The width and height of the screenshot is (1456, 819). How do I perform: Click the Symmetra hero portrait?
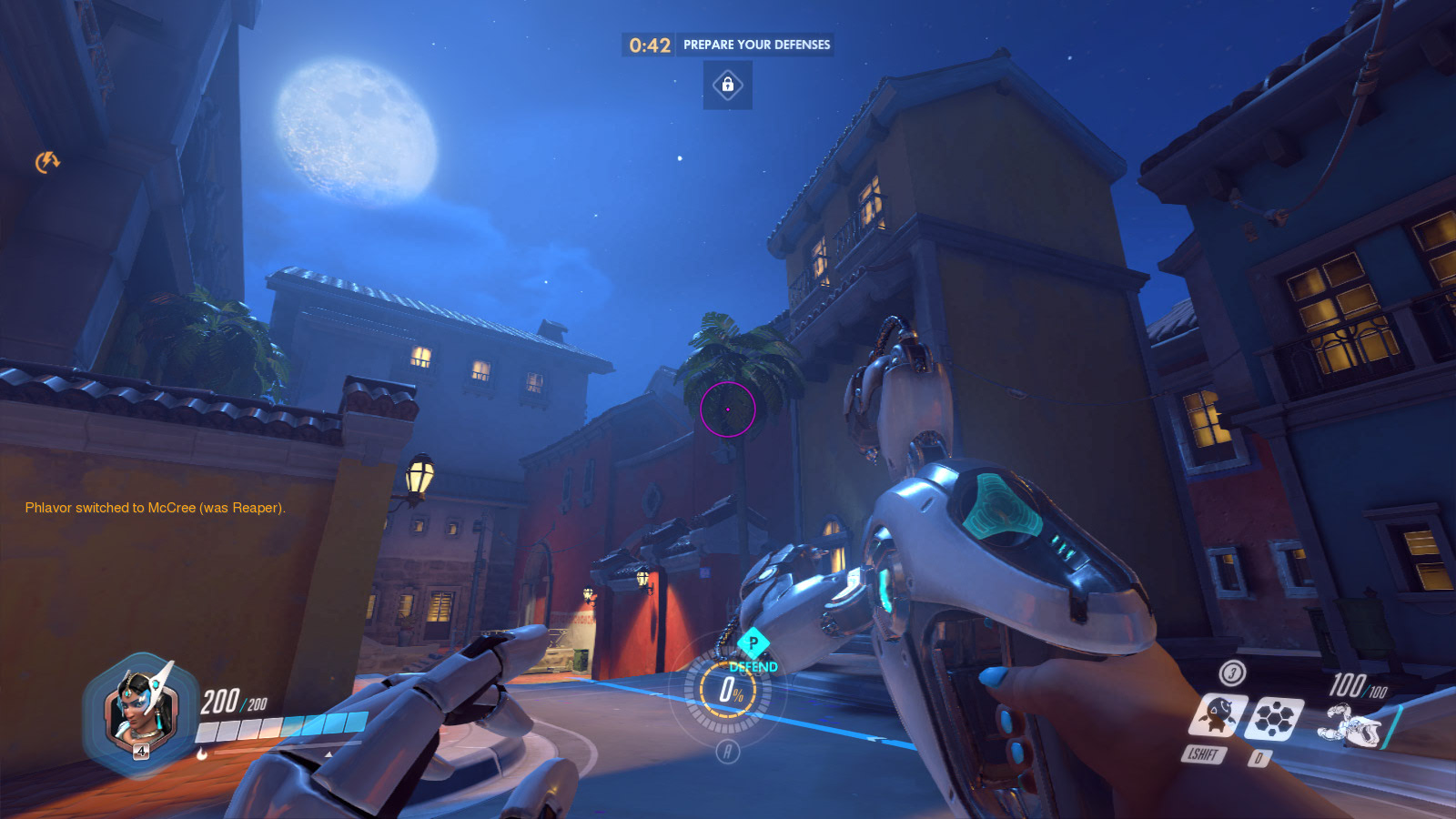(140, 712)
